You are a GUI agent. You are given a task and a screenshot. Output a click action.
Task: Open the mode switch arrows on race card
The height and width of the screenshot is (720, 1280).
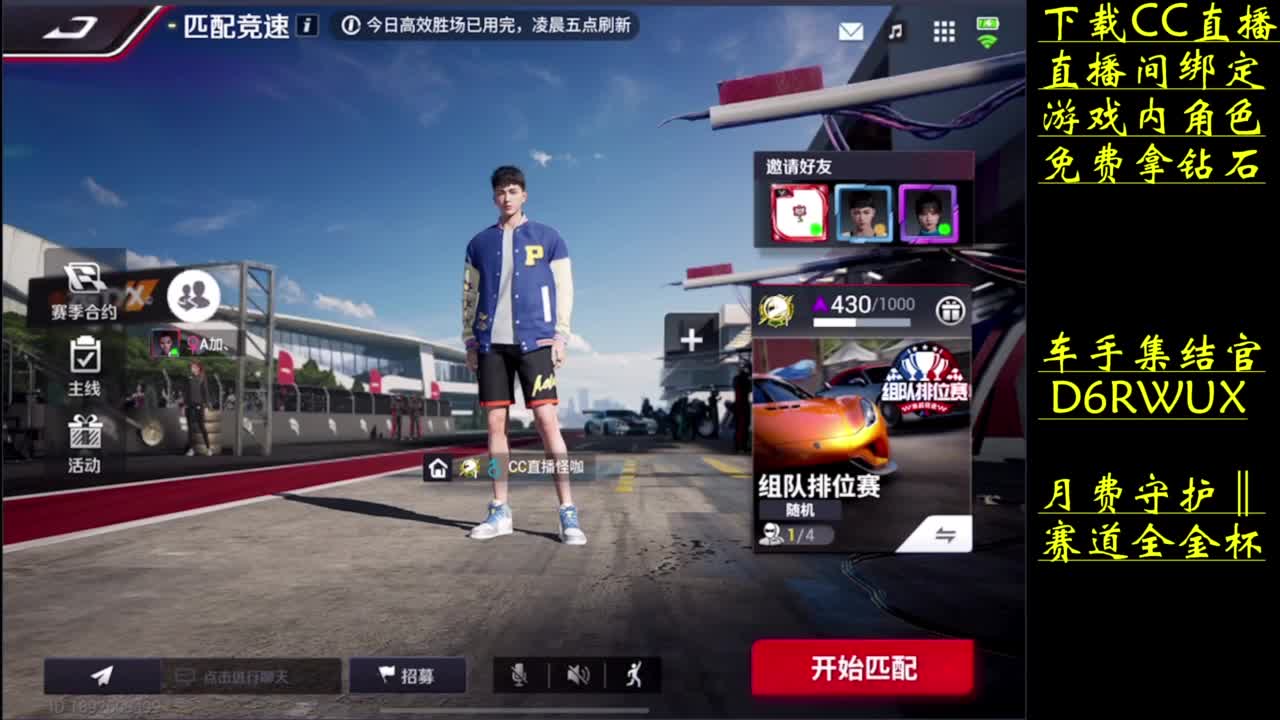coord(948,534)
